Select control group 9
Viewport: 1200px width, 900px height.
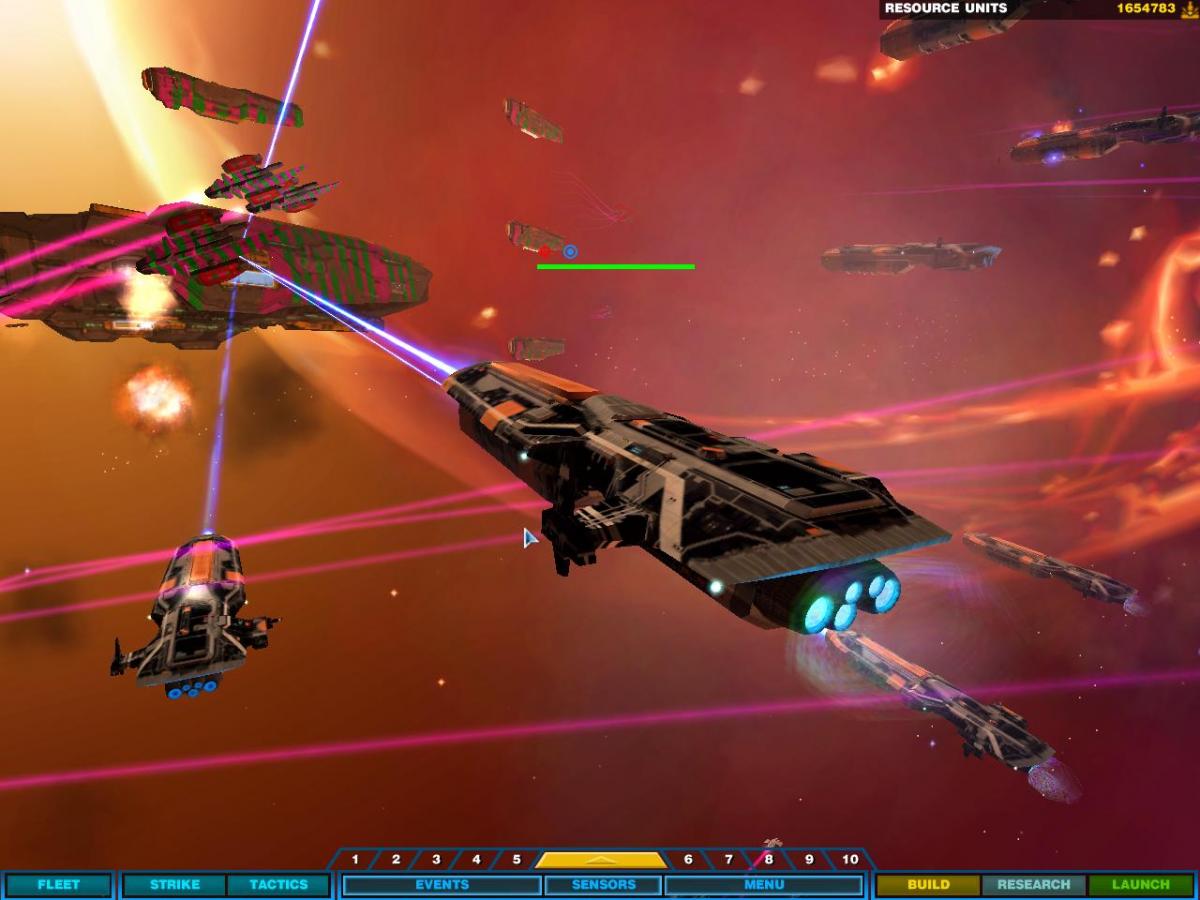808,860
